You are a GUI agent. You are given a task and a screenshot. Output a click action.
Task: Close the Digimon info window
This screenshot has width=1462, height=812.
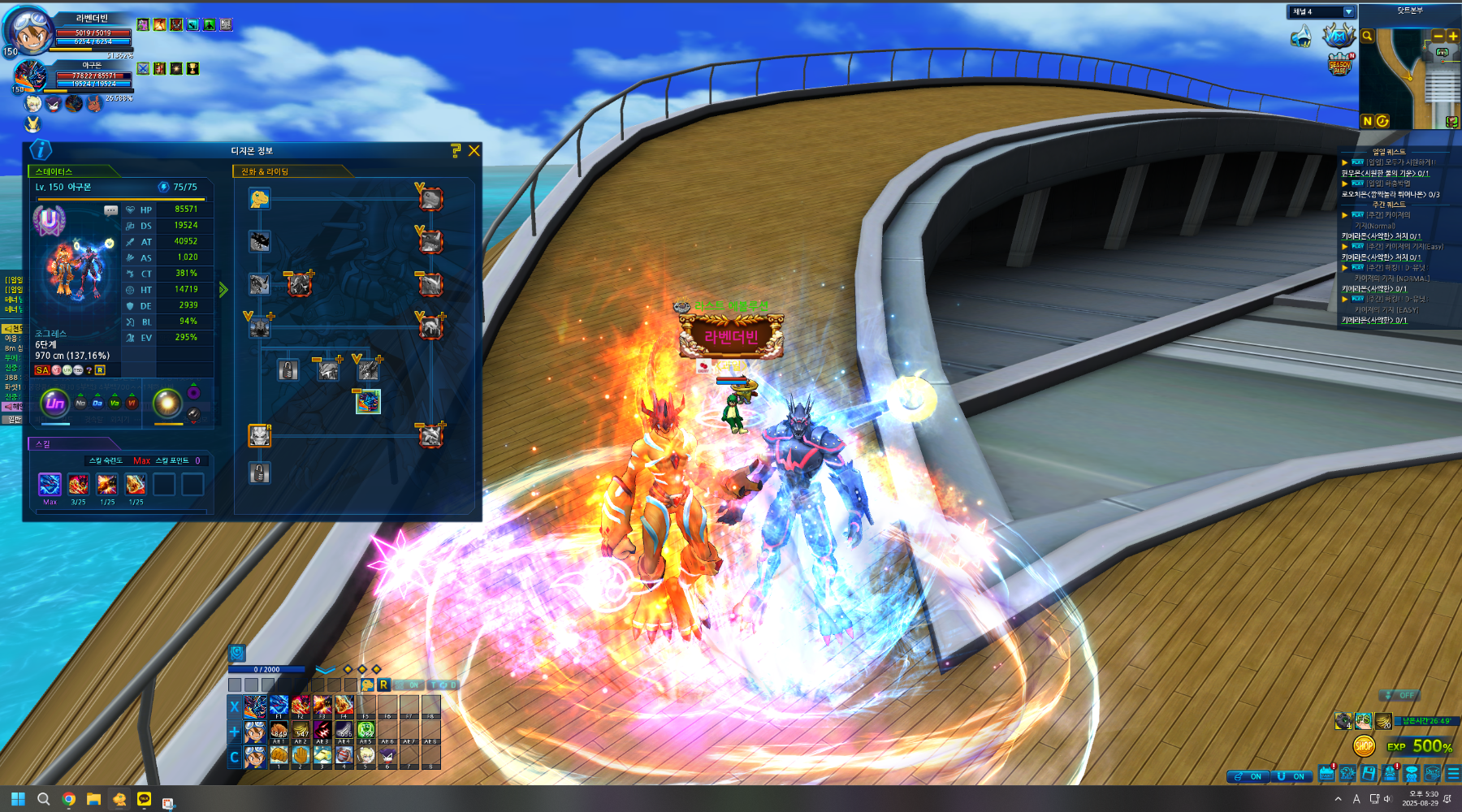[474, 151]
